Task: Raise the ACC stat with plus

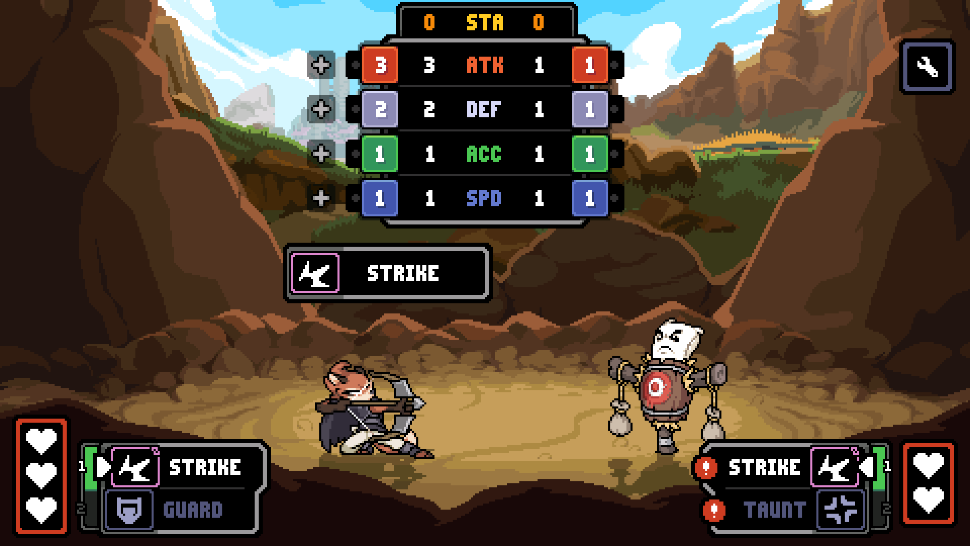Action: click(x=321, y=154)
